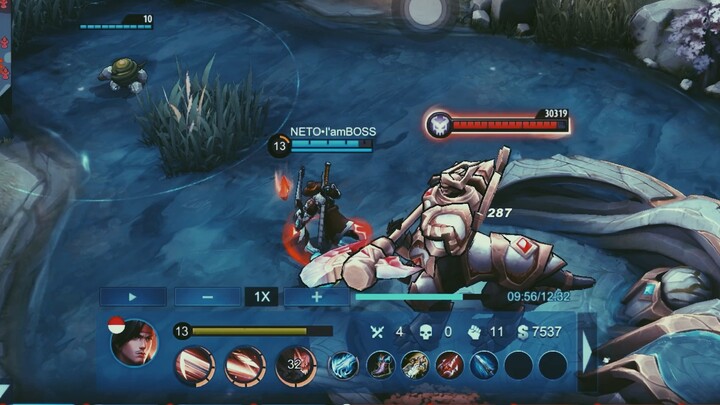Inspect the boots item in the equipment row

tap(380, 365)
